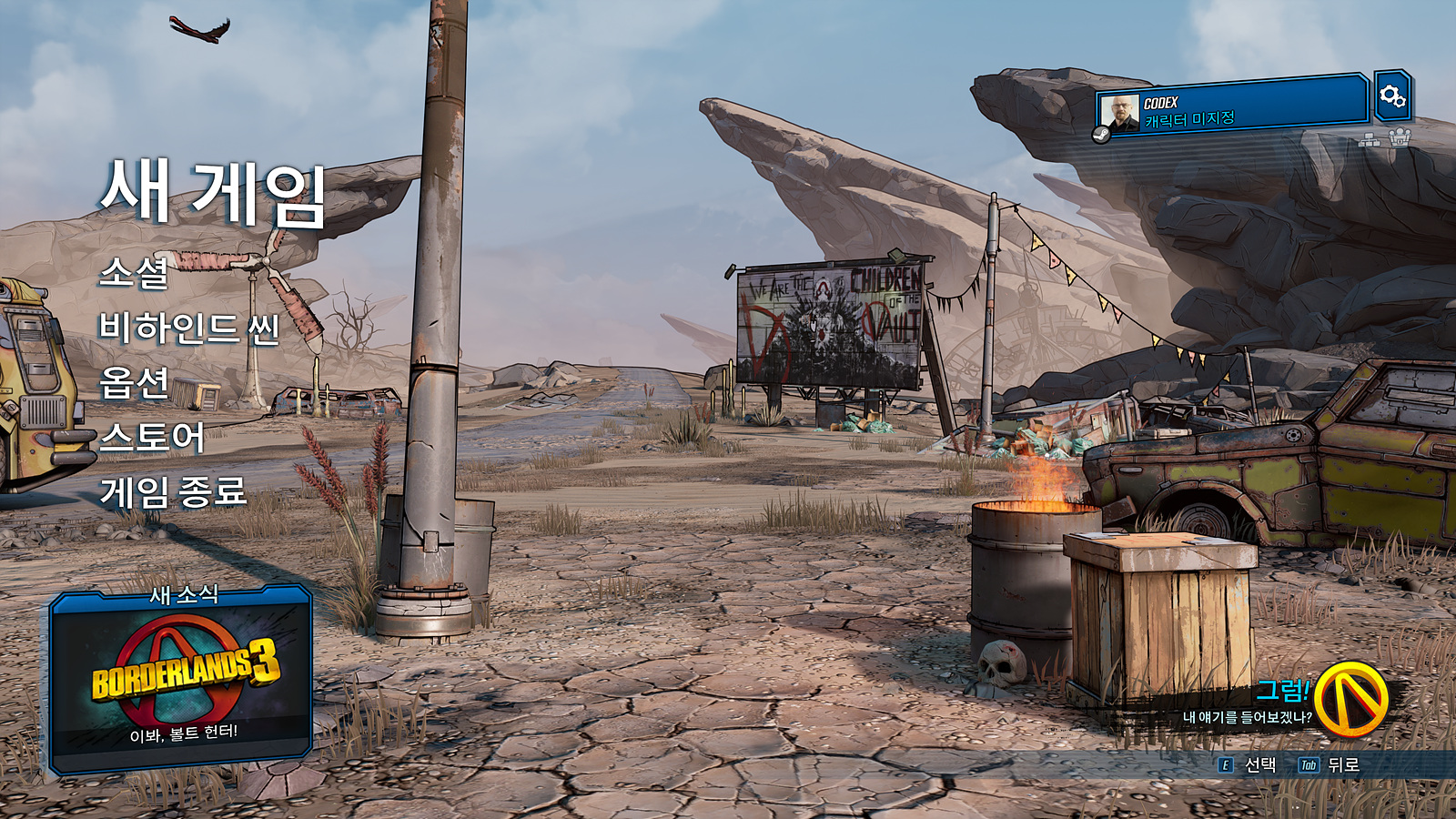Click the yellow Vault symbol prompt
Image resolution: width=1456 pixels, height=819 pixels.
(1350, 699)
